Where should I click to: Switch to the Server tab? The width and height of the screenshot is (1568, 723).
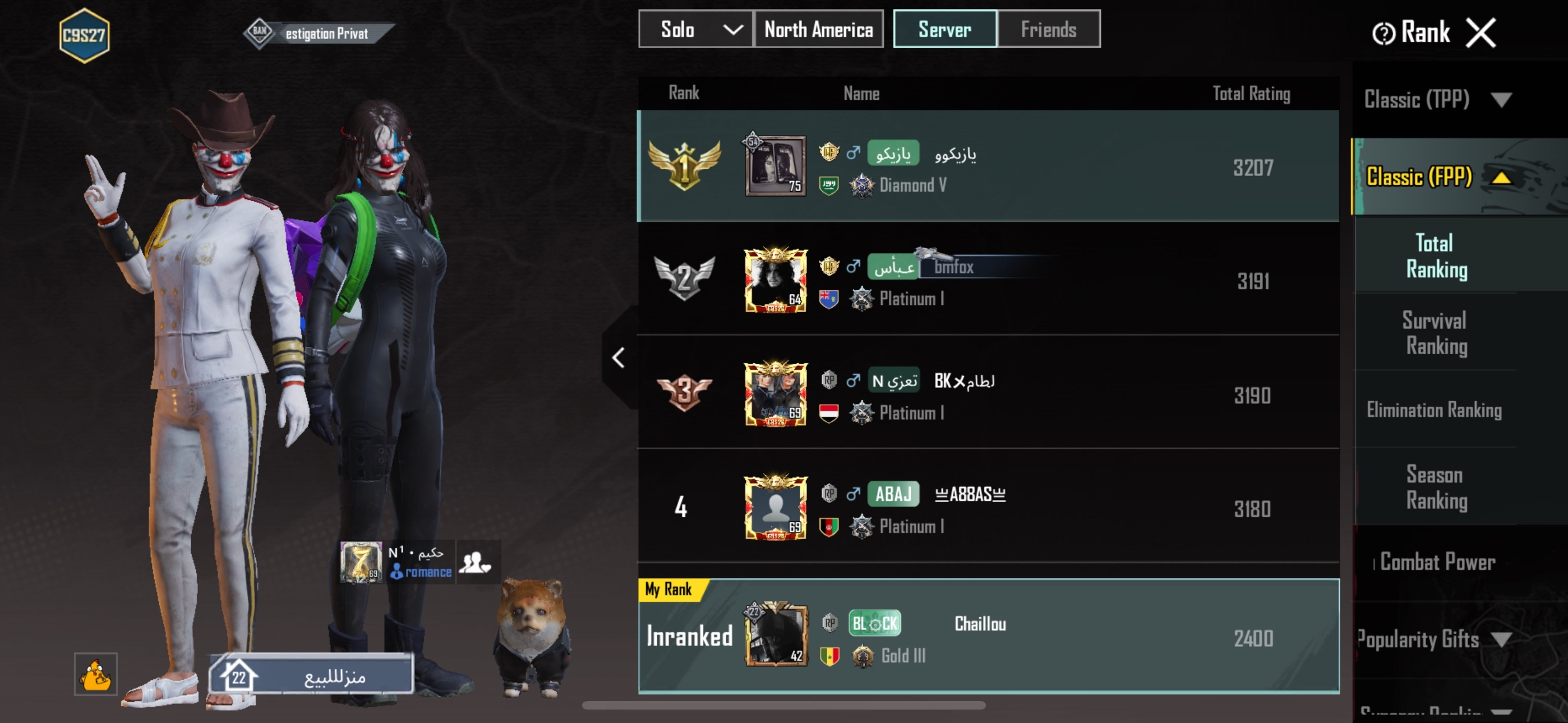point(944,29)
